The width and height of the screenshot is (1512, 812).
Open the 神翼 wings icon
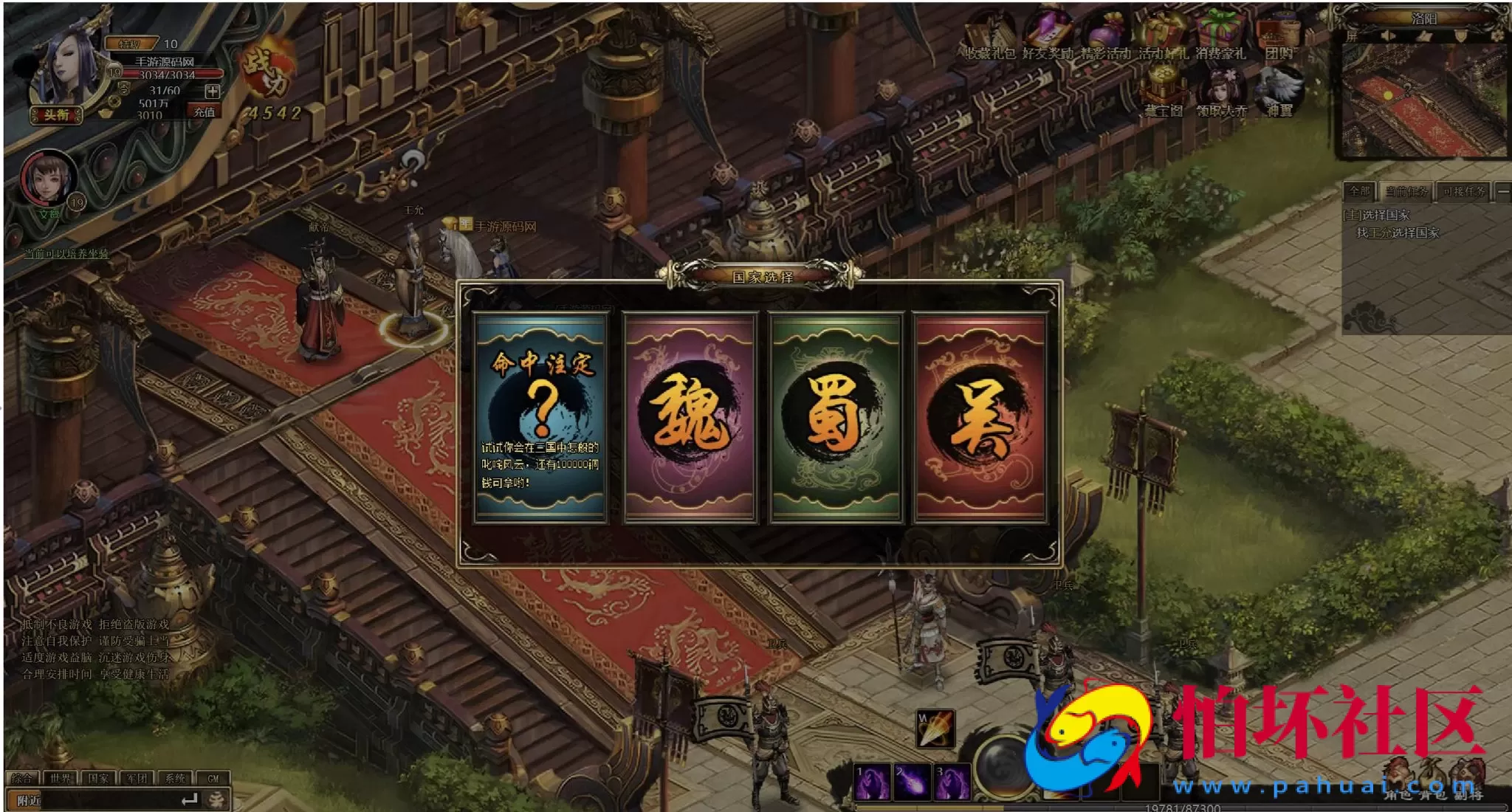(x=1279, y=90)
